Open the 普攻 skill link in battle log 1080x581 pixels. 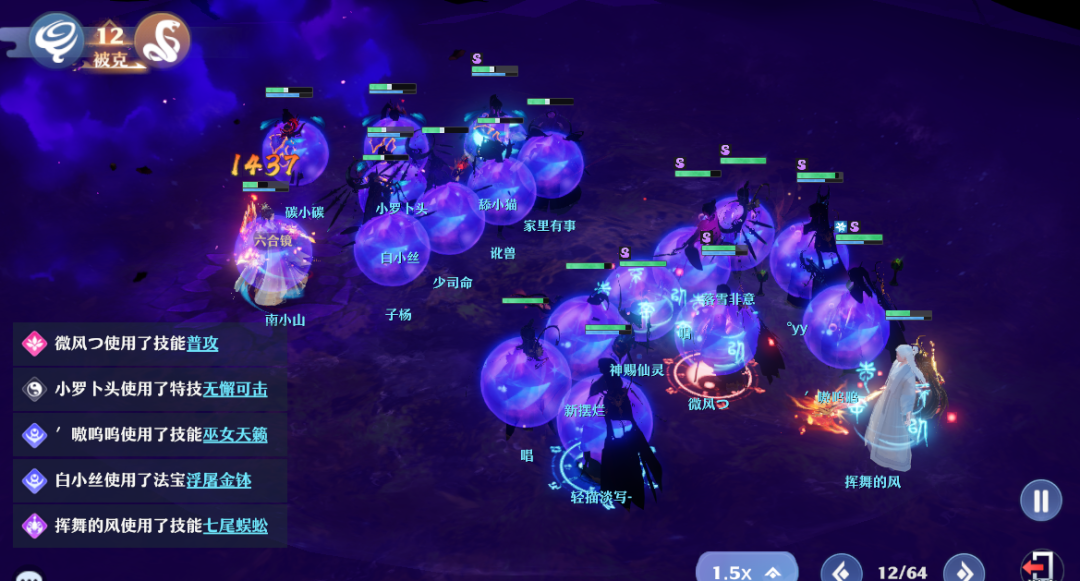(x=202, y=344)
